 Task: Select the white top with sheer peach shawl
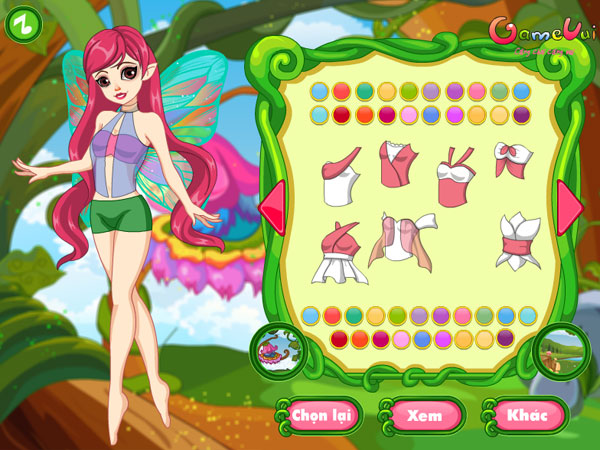pyautogui.click(x=403, y=240)
